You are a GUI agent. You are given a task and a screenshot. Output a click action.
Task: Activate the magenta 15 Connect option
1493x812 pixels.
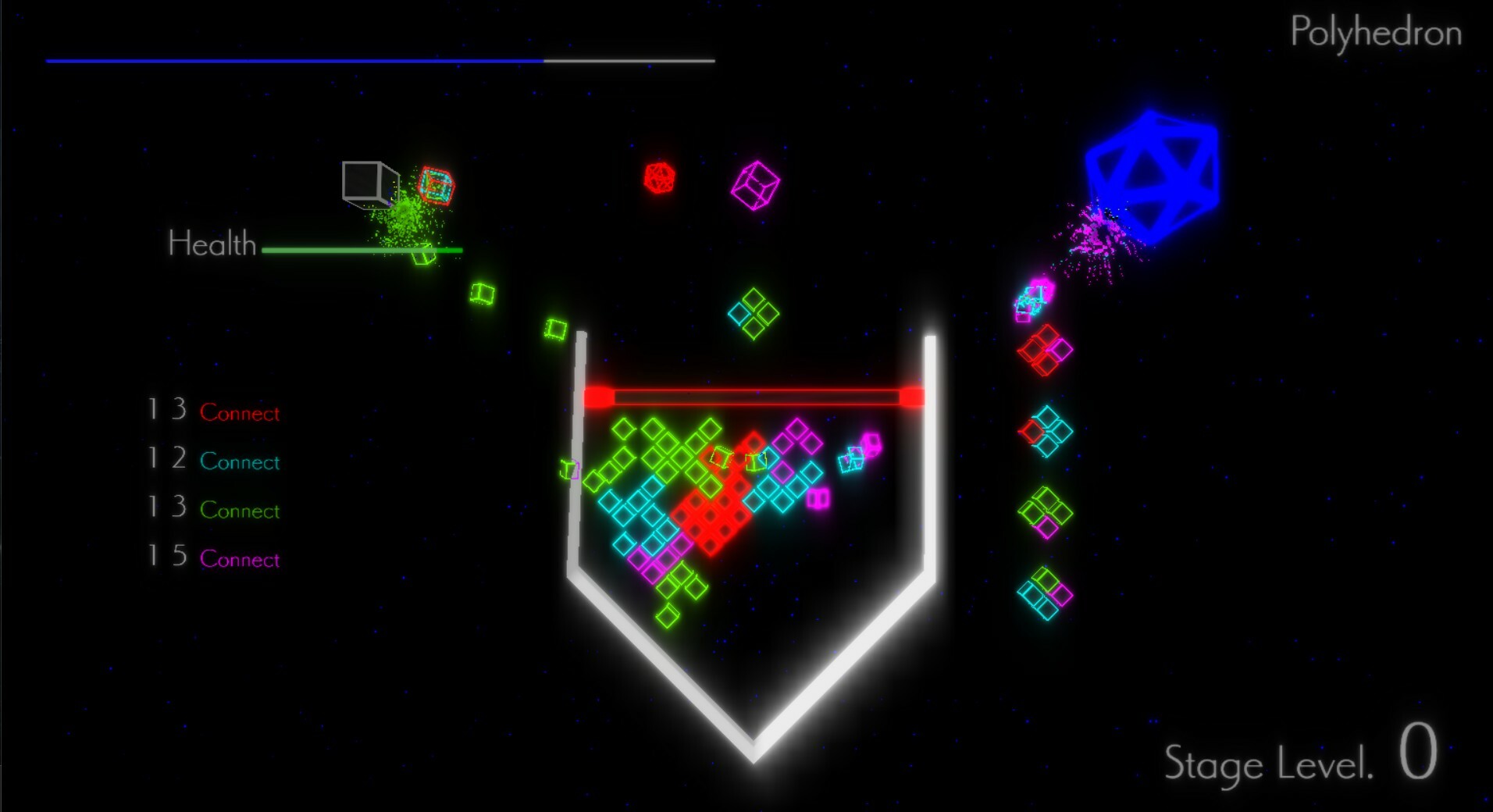213,559
